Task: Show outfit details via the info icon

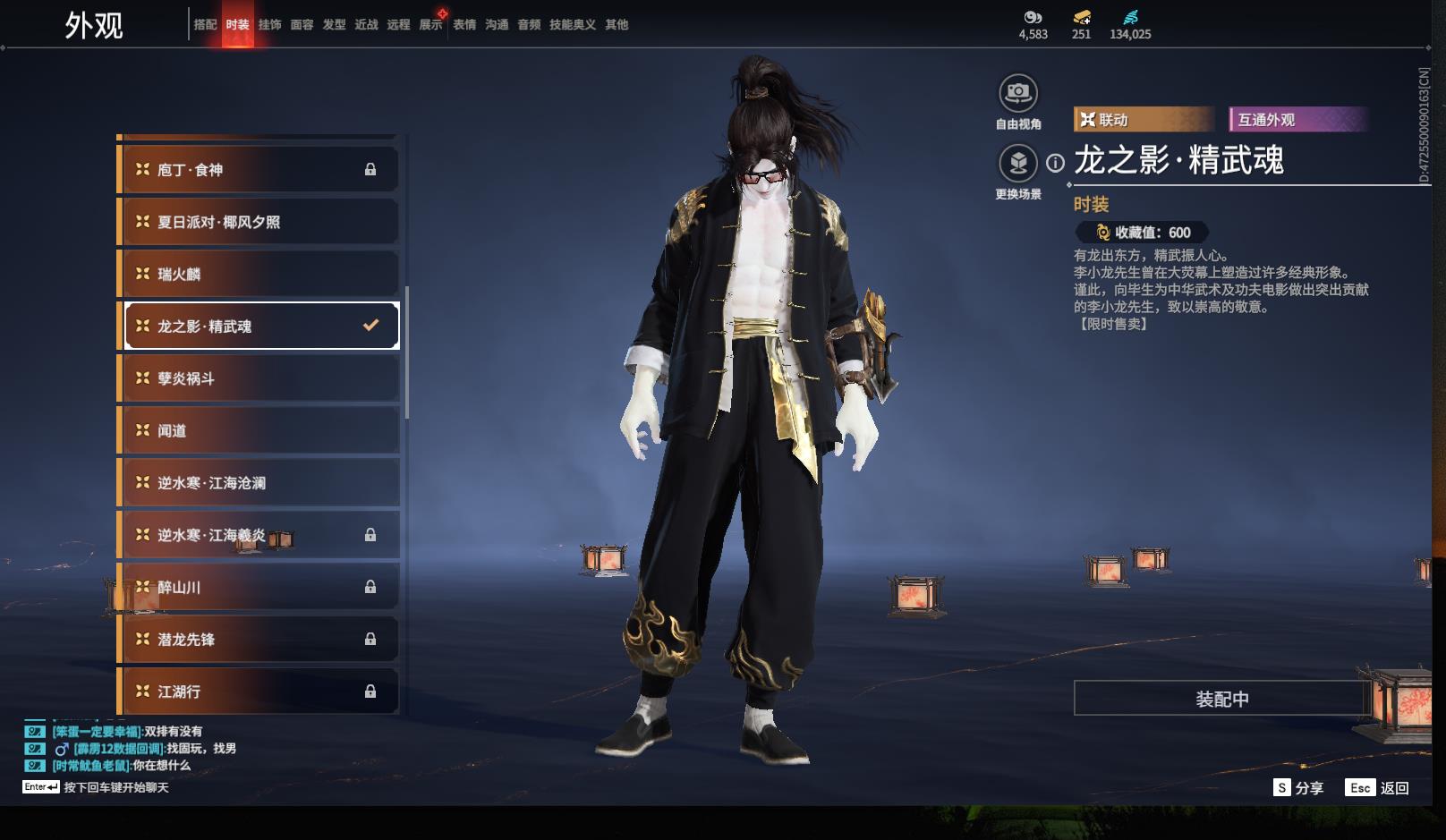Action: pos(1056,163)
